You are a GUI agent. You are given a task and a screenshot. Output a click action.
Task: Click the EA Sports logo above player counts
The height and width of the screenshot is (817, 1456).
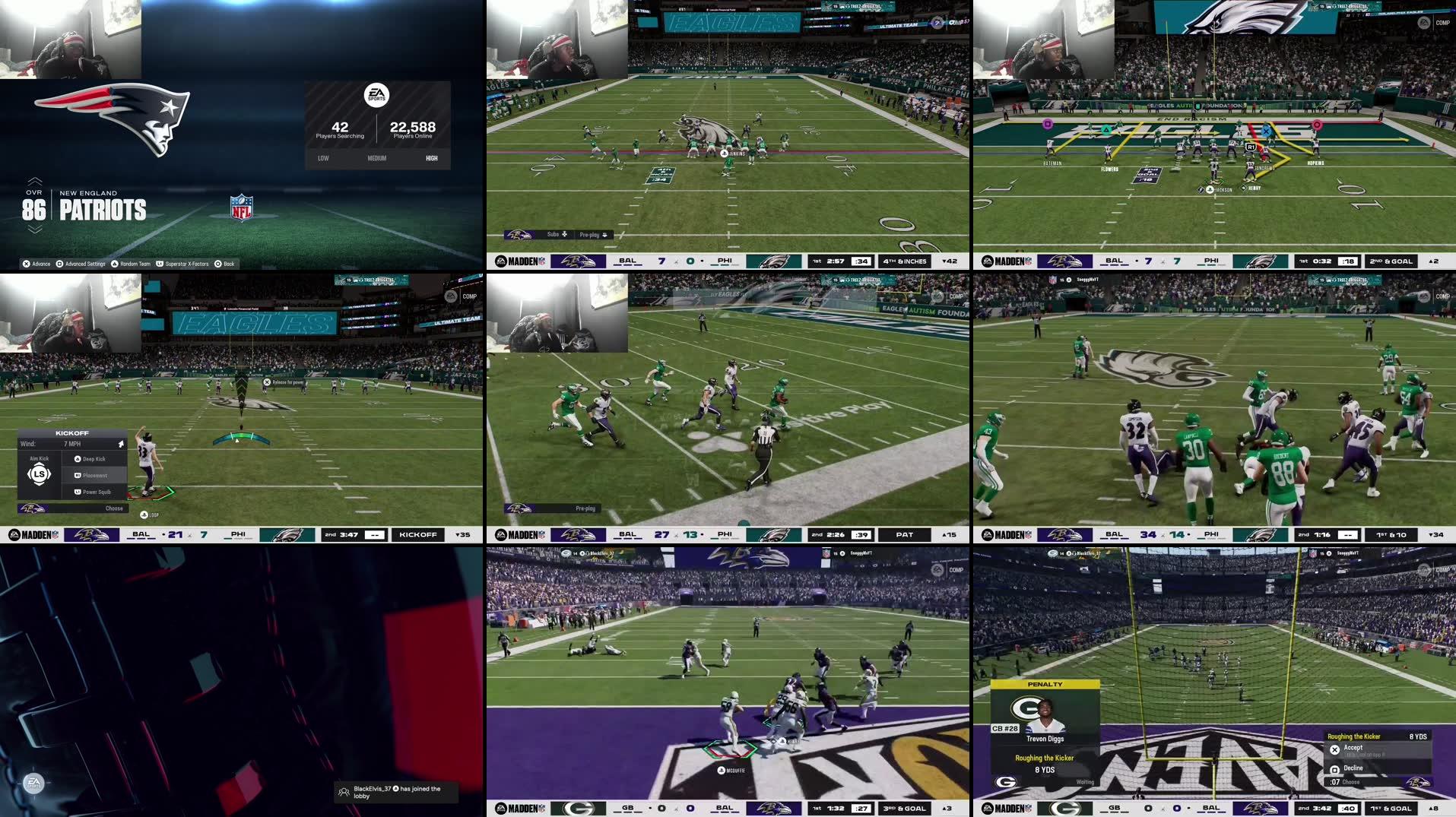coord(378,96)
